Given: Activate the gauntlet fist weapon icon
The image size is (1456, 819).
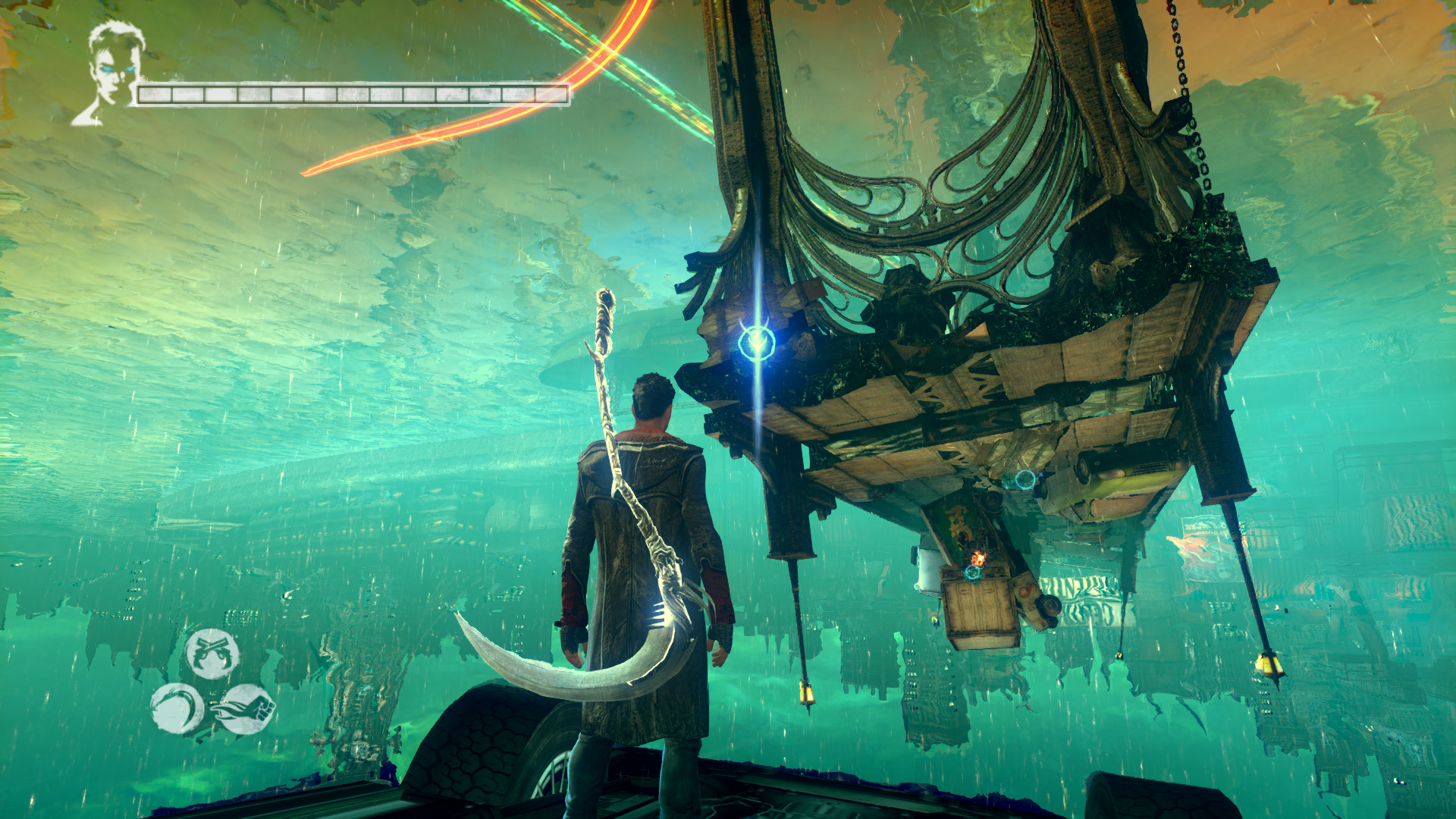Looking at the screenshot, I should pos(246,709).
